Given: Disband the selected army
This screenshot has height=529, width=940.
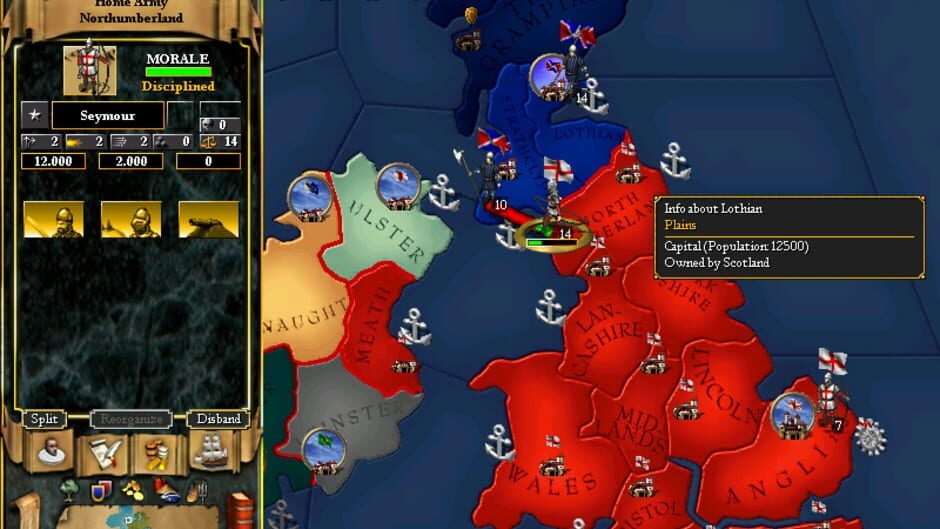Looking at the screenshot, I should [x=217, y=419].
